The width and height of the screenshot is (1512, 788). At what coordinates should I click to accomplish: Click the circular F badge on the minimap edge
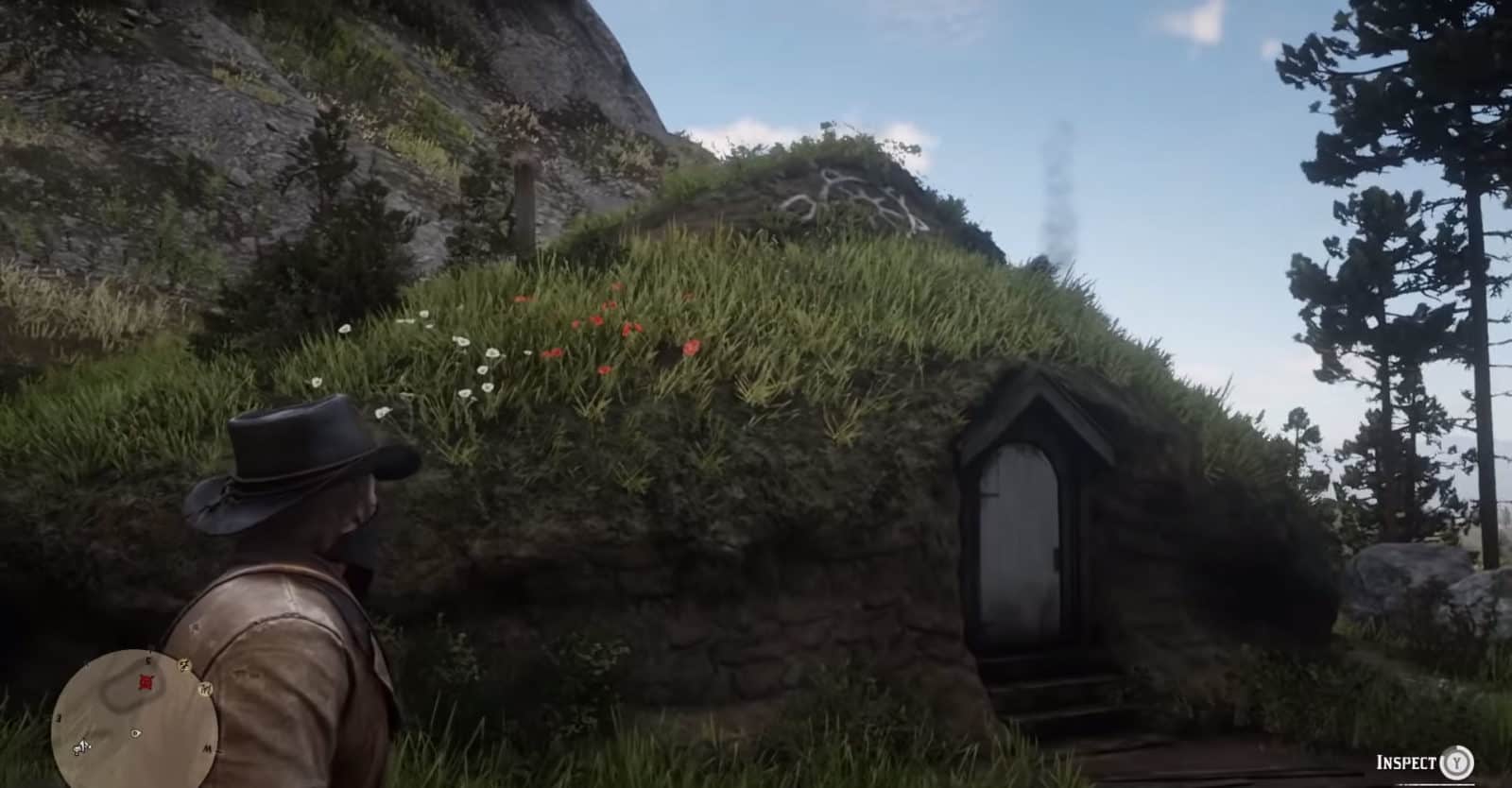[x=184, y=665]
